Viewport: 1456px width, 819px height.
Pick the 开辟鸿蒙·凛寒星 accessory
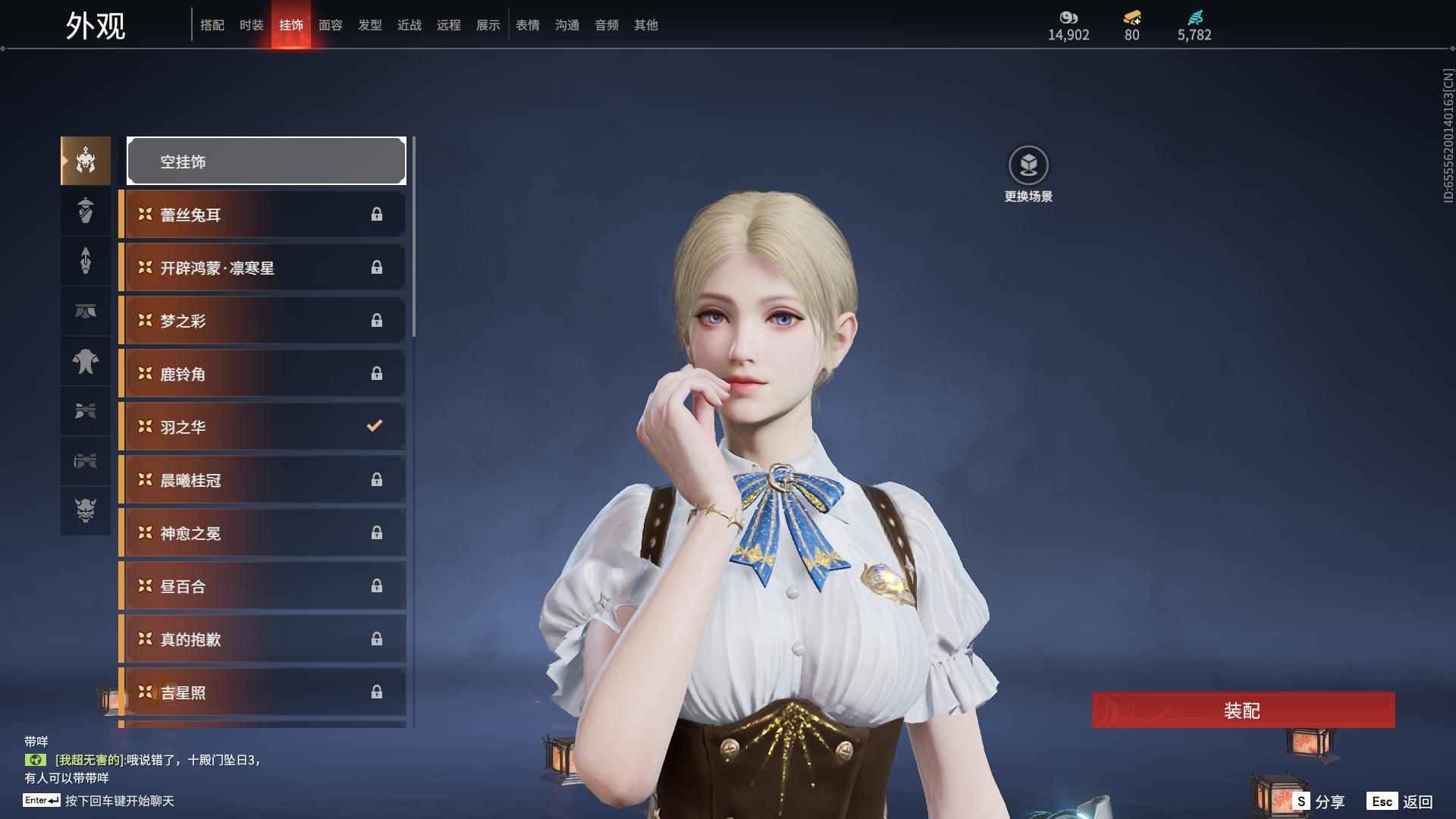pos(263,268)
